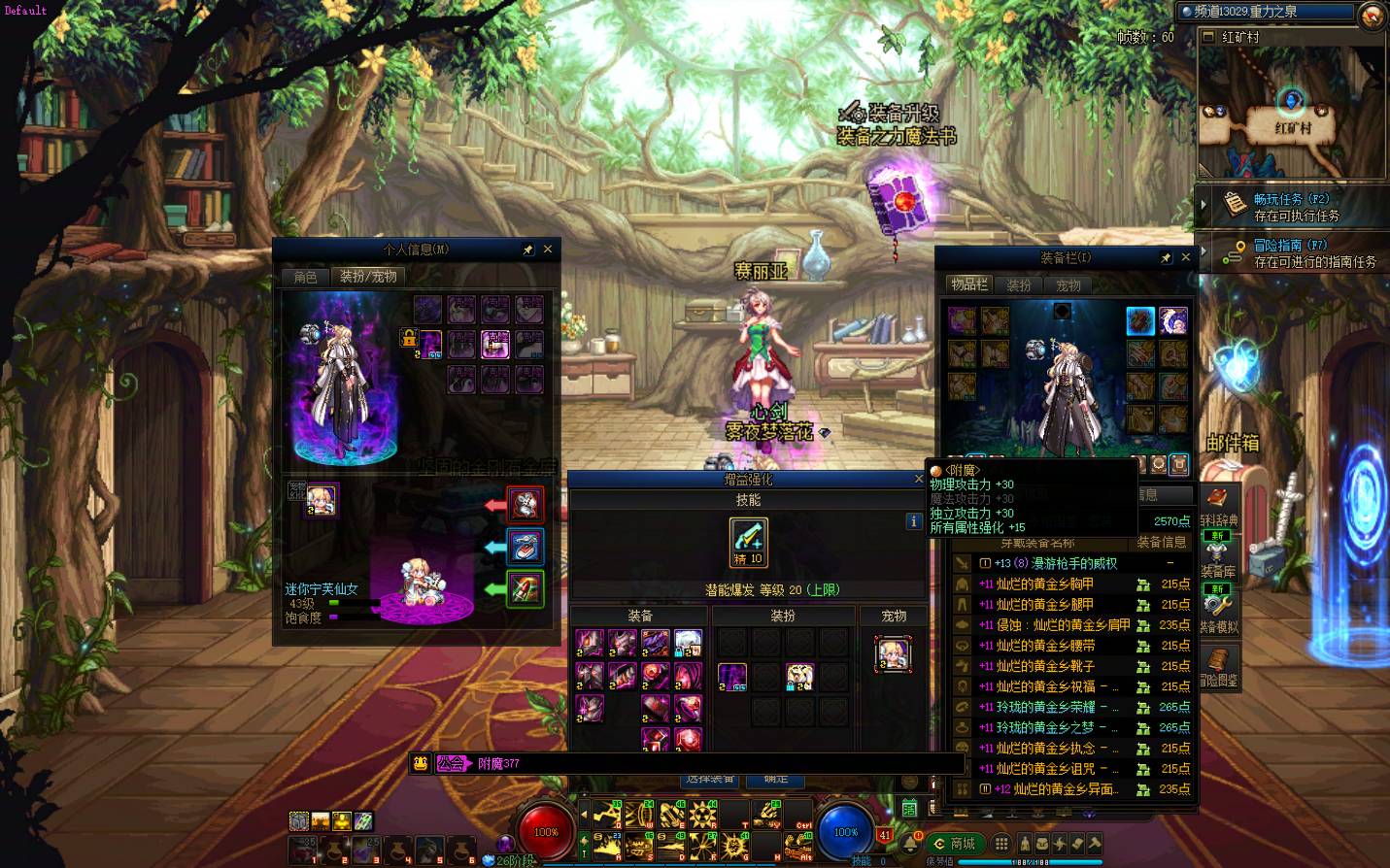Open the 装扮 tab in 装备栏

(1019, 285)
